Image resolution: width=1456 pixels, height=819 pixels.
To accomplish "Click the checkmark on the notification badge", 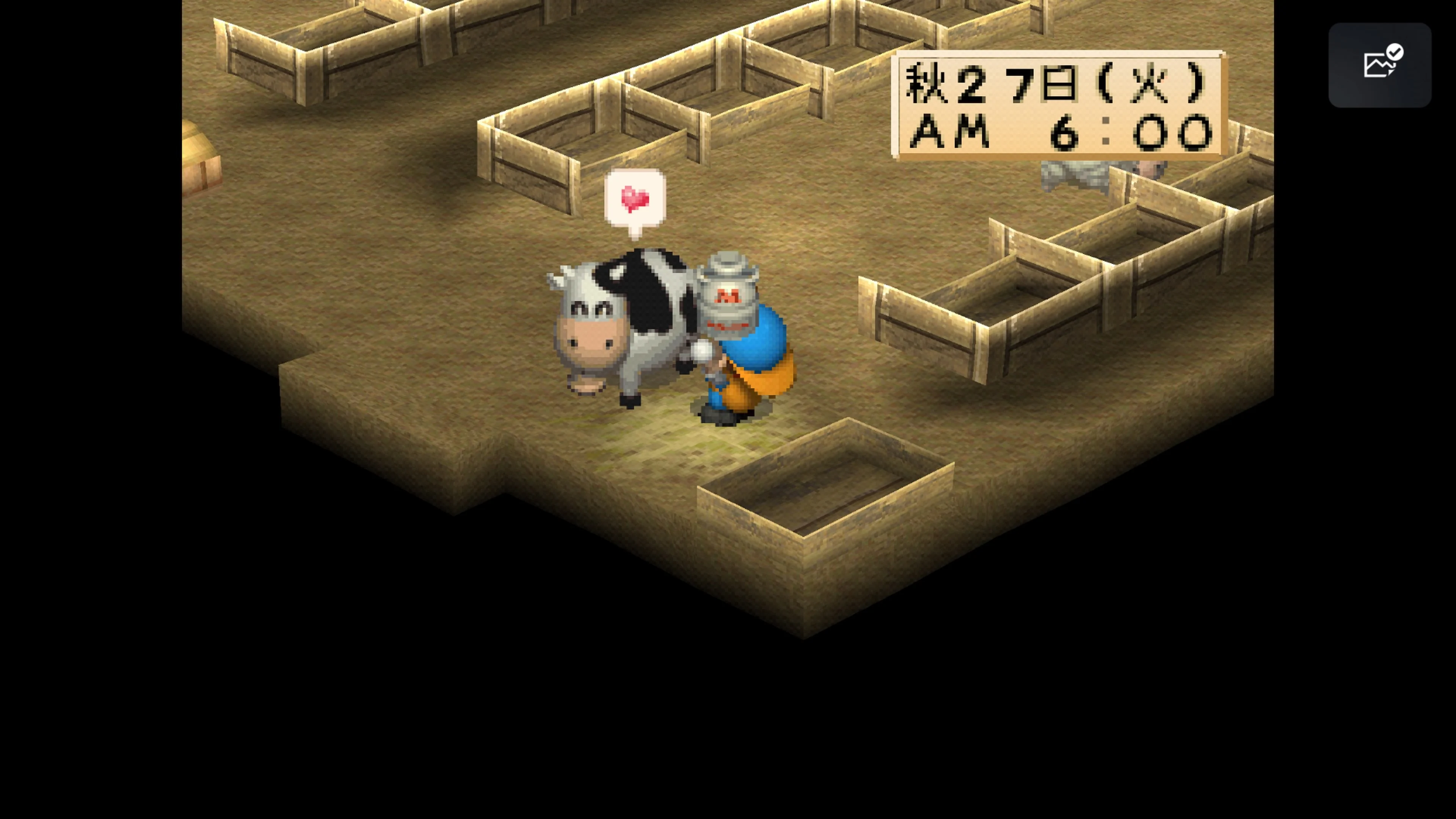I will click(1396, 53).
